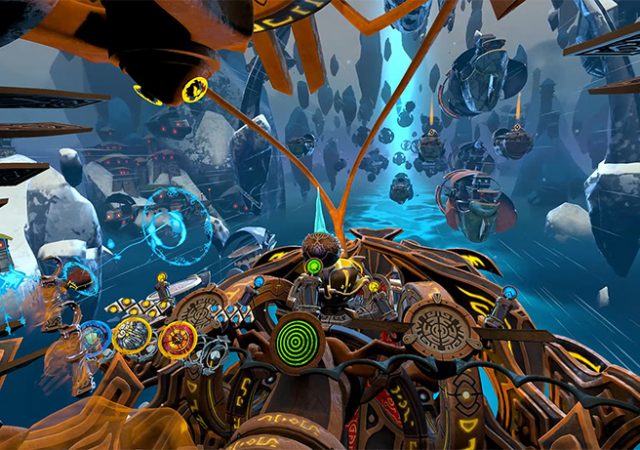
Task: Activate the red-ringed ability icon
Action: pyautogui.click(x=177, y=340)
